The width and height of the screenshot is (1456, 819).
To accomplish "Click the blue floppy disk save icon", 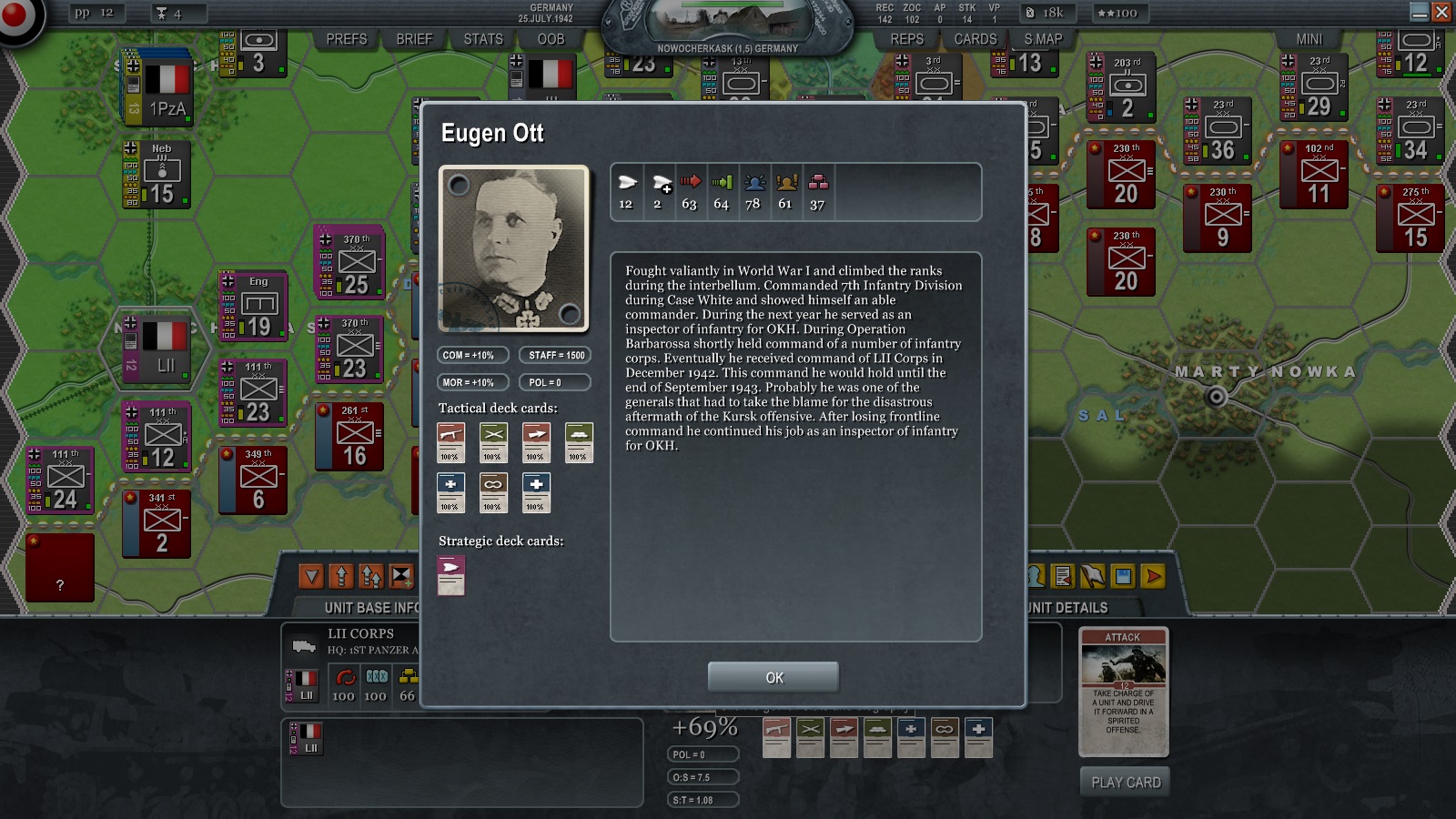I will click(x=1123, y=576).
